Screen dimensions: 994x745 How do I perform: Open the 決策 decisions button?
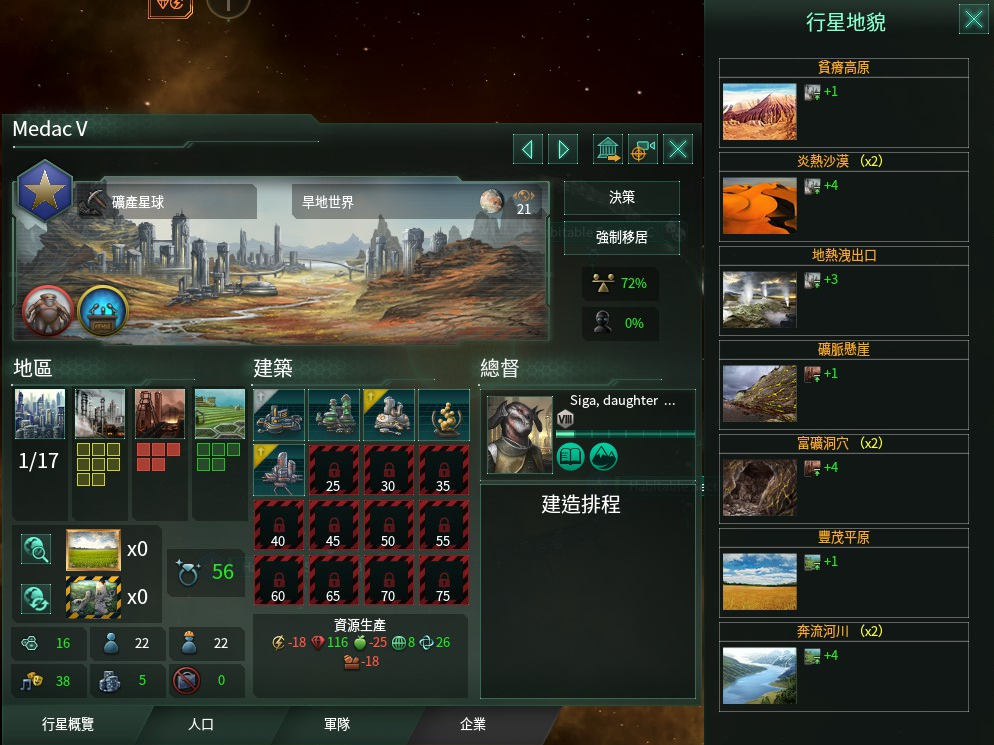pyautogui.click(x=621, y=198)
